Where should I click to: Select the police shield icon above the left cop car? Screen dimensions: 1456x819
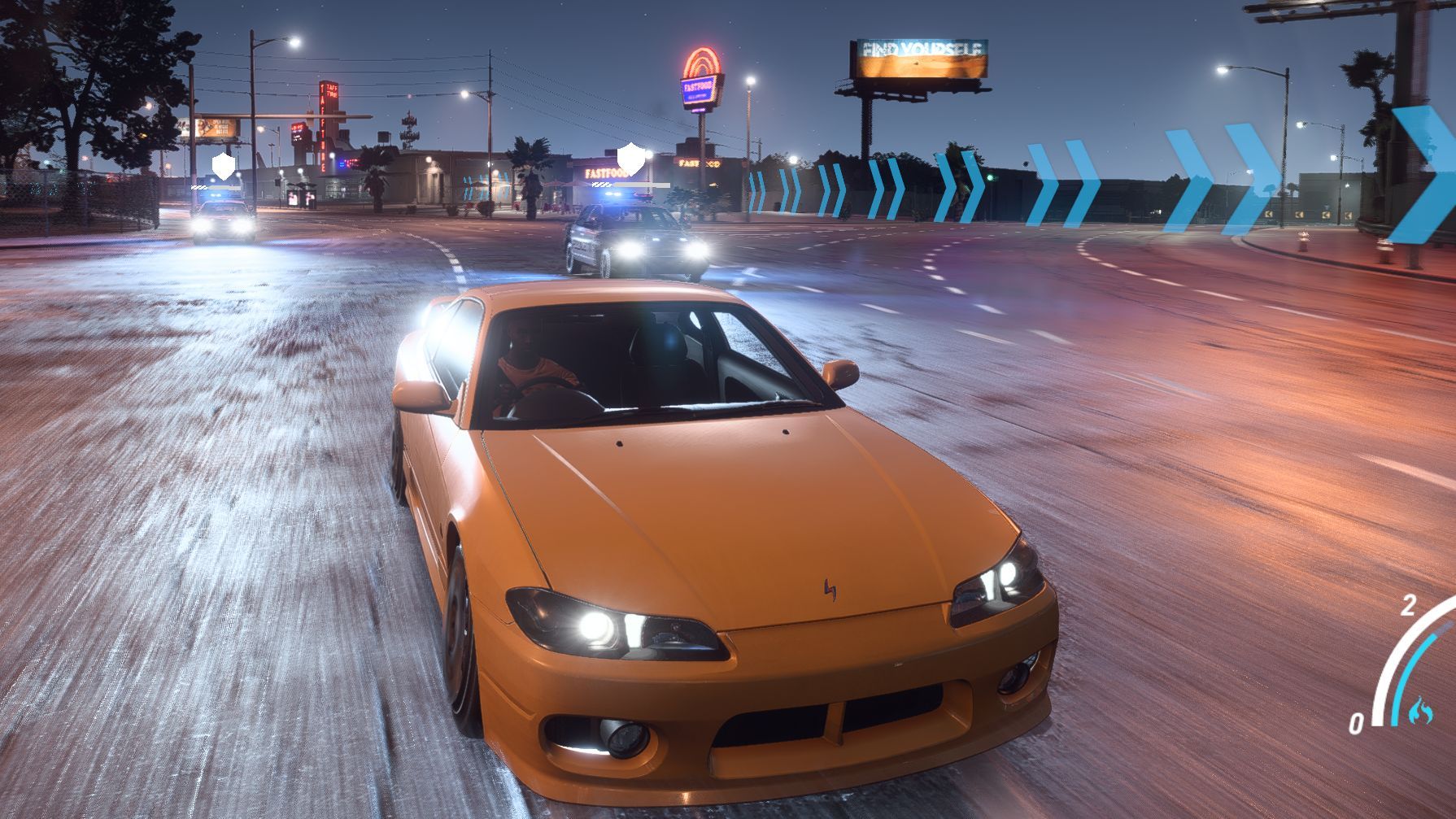click(224, 164)
